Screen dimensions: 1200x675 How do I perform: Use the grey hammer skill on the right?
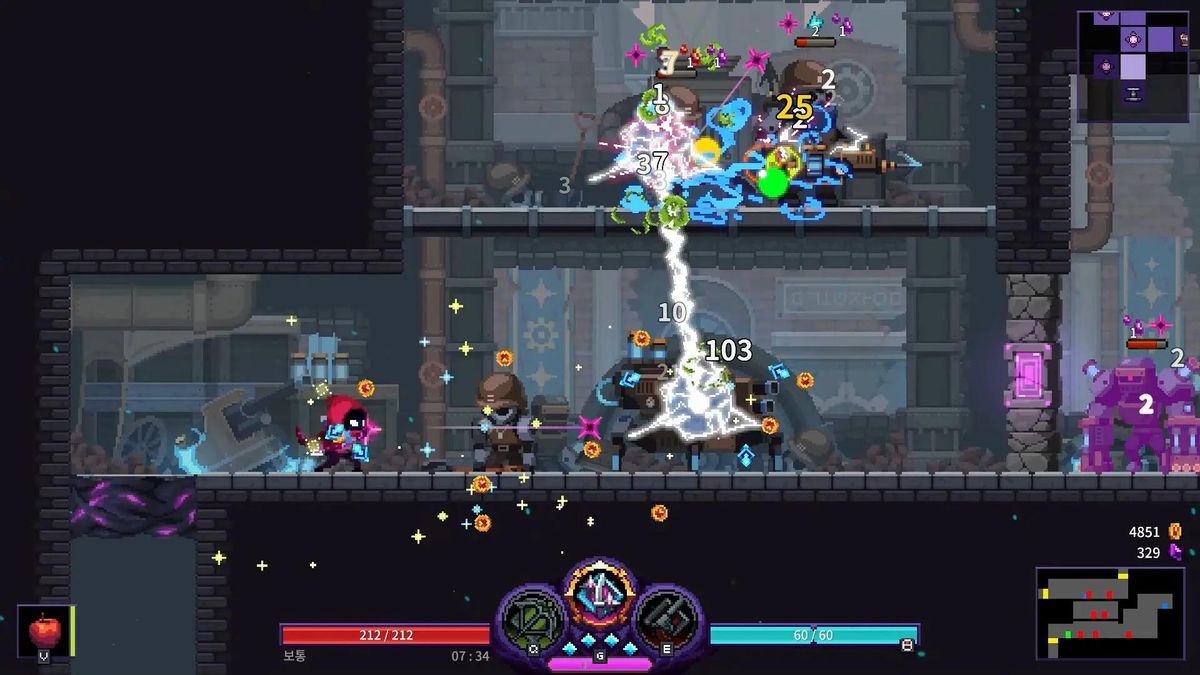(x=667, y=620)
